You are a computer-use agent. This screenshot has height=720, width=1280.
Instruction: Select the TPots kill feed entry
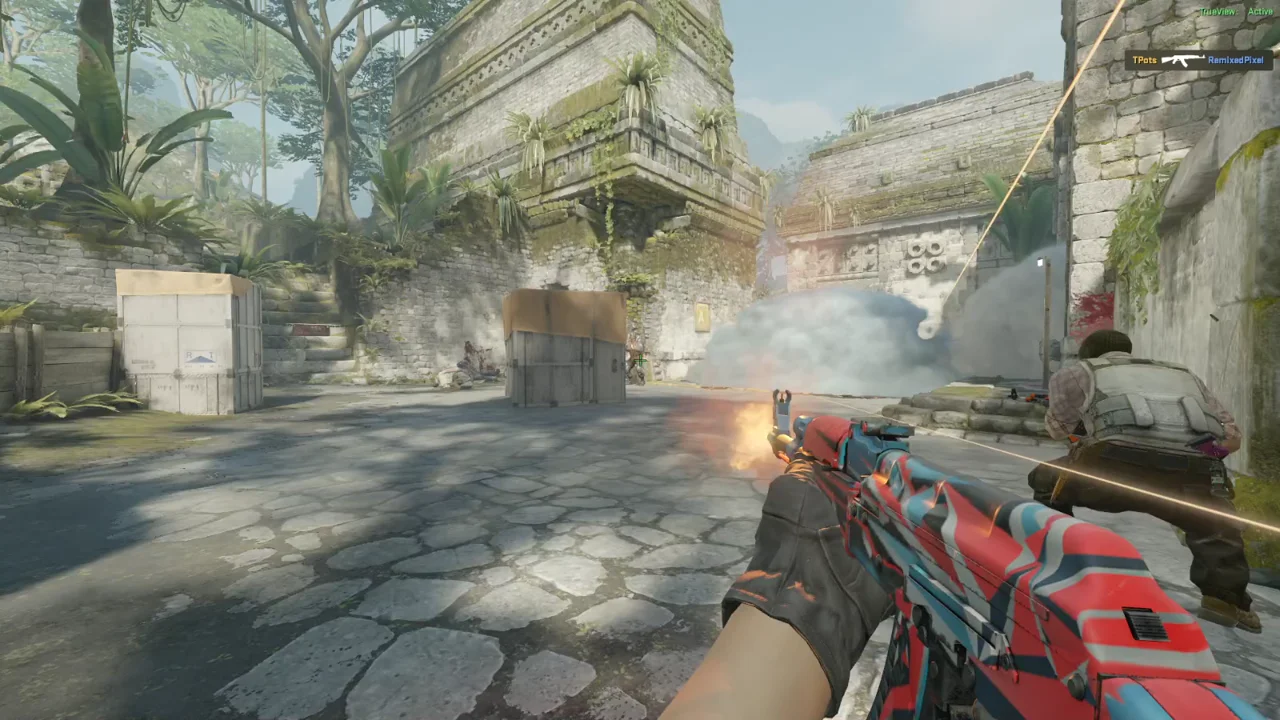pos(1198,60)
